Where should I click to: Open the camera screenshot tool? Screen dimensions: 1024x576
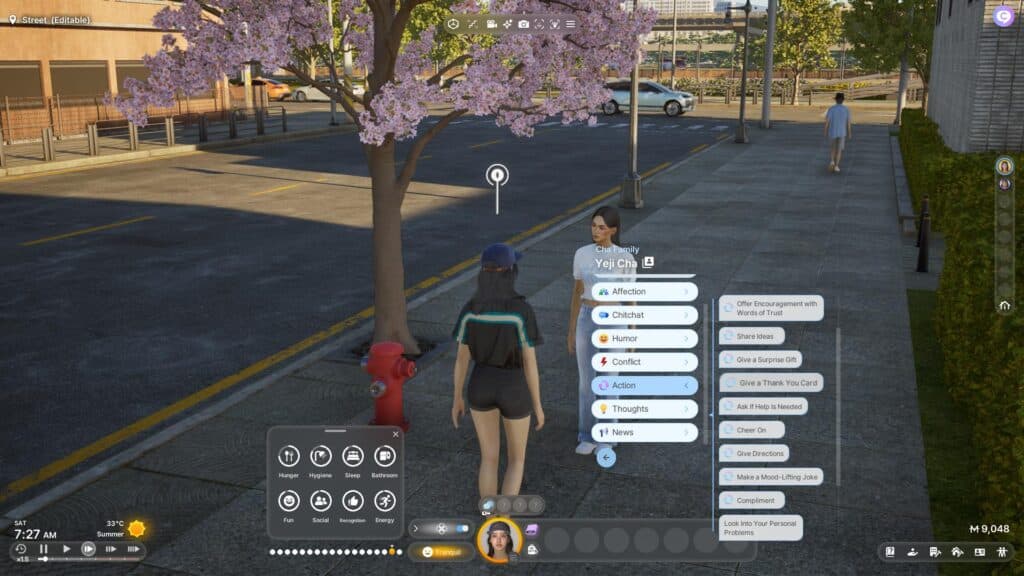[x=523, y=23]
